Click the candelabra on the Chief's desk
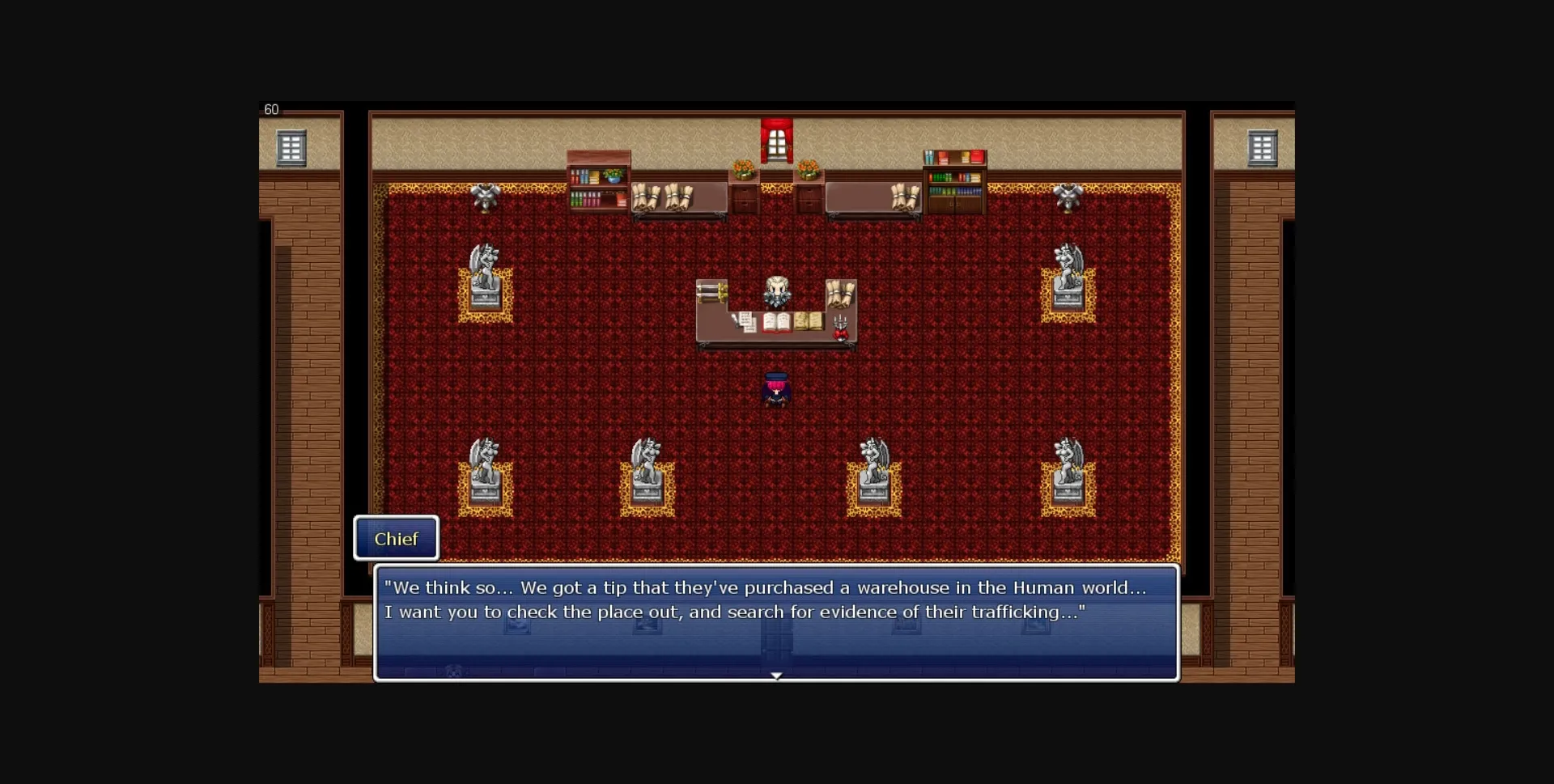Image resolution: width=1554 pixels, height=784 pixels. coord(839,325)
